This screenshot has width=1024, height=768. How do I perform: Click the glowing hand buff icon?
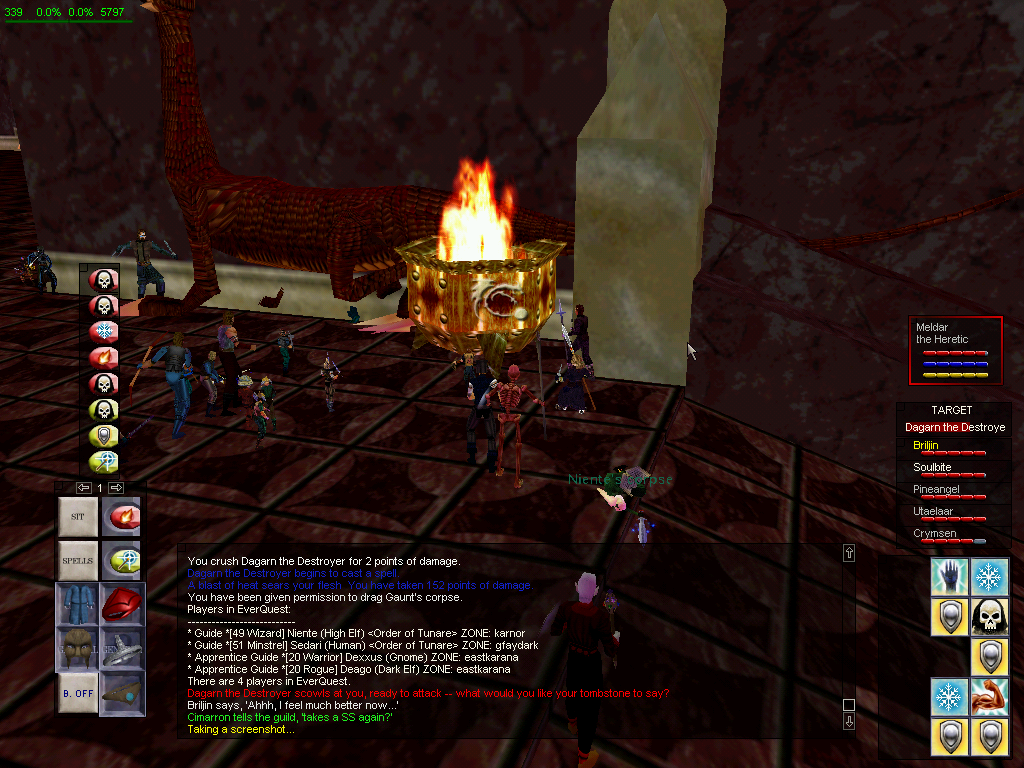tap(950, 577)
